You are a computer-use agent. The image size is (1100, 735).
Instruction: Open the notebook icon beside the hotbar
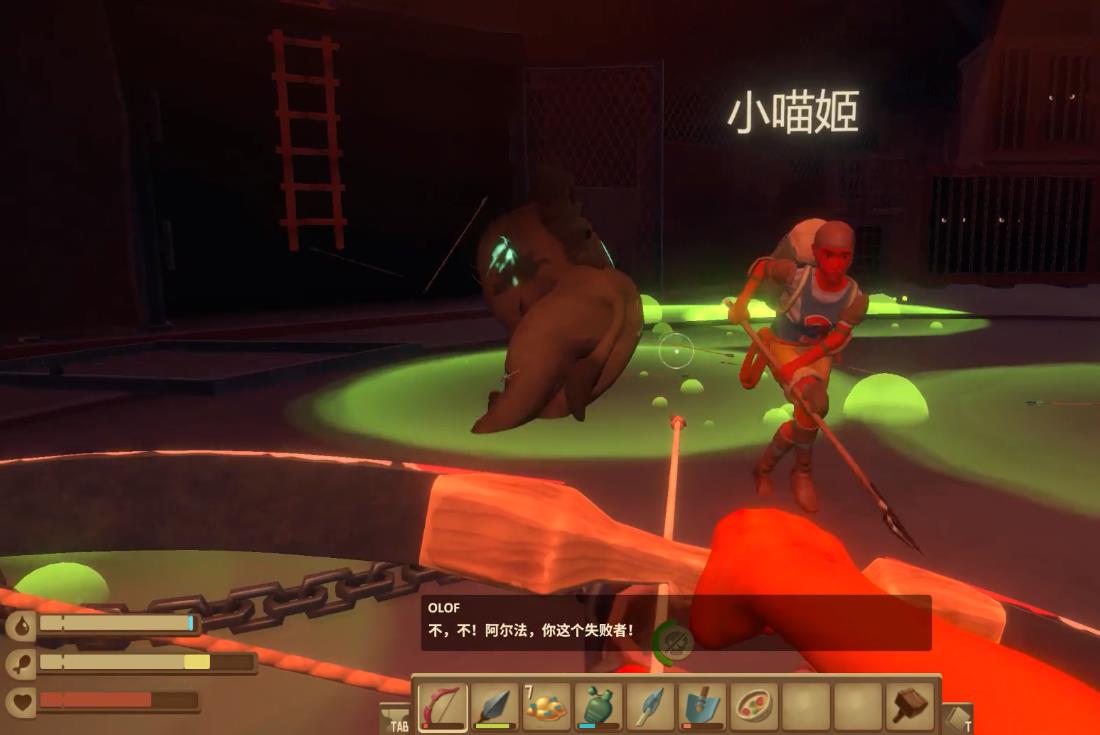point(957,718)
